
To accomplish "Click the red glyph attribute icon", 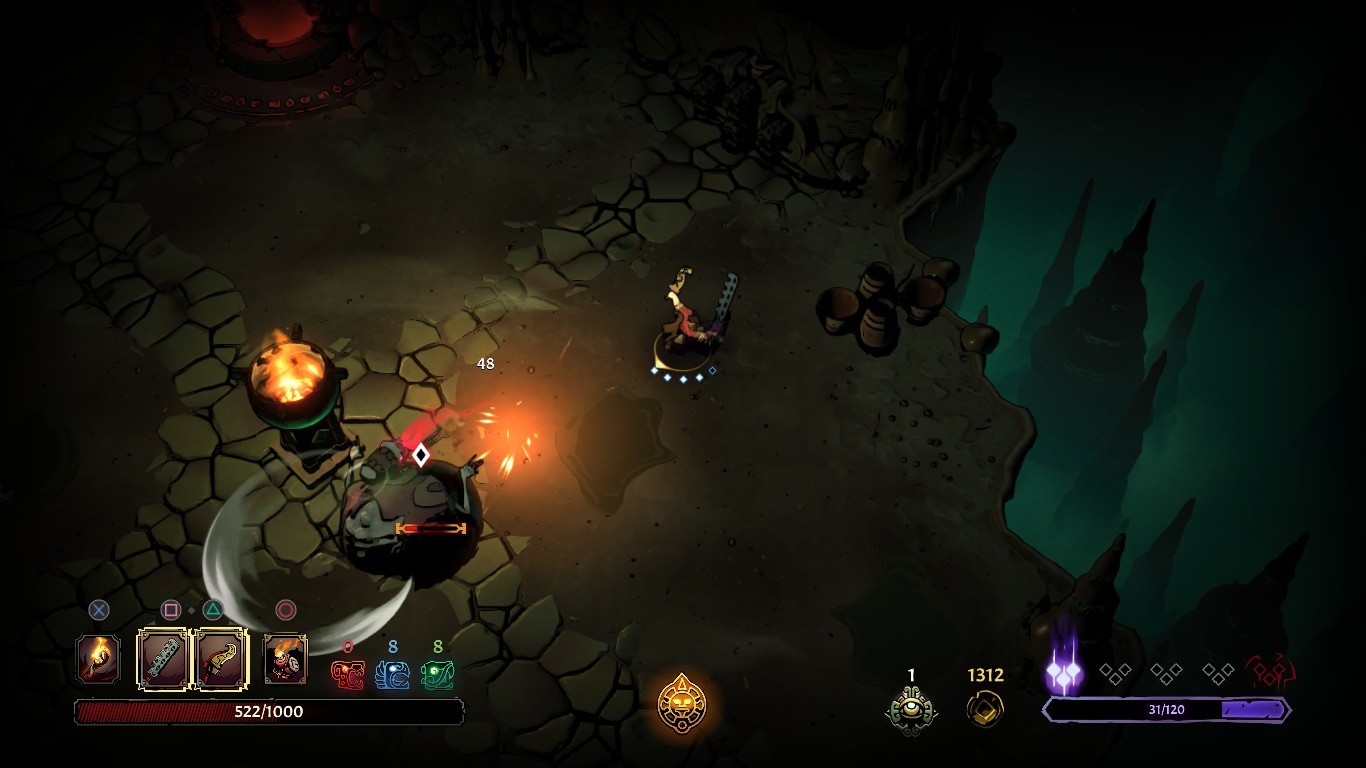I will (x=348, y=675).
